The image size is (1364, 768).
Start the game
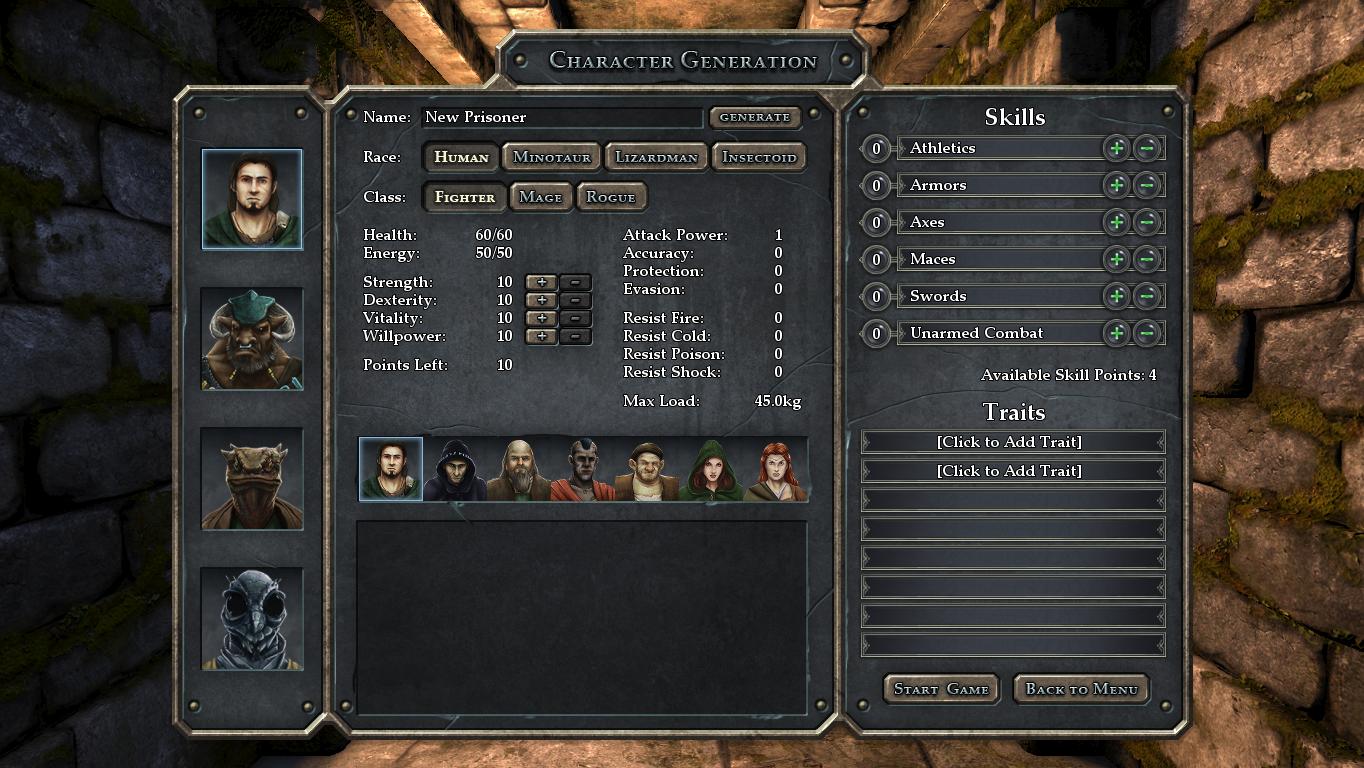(x=941, y=689)
